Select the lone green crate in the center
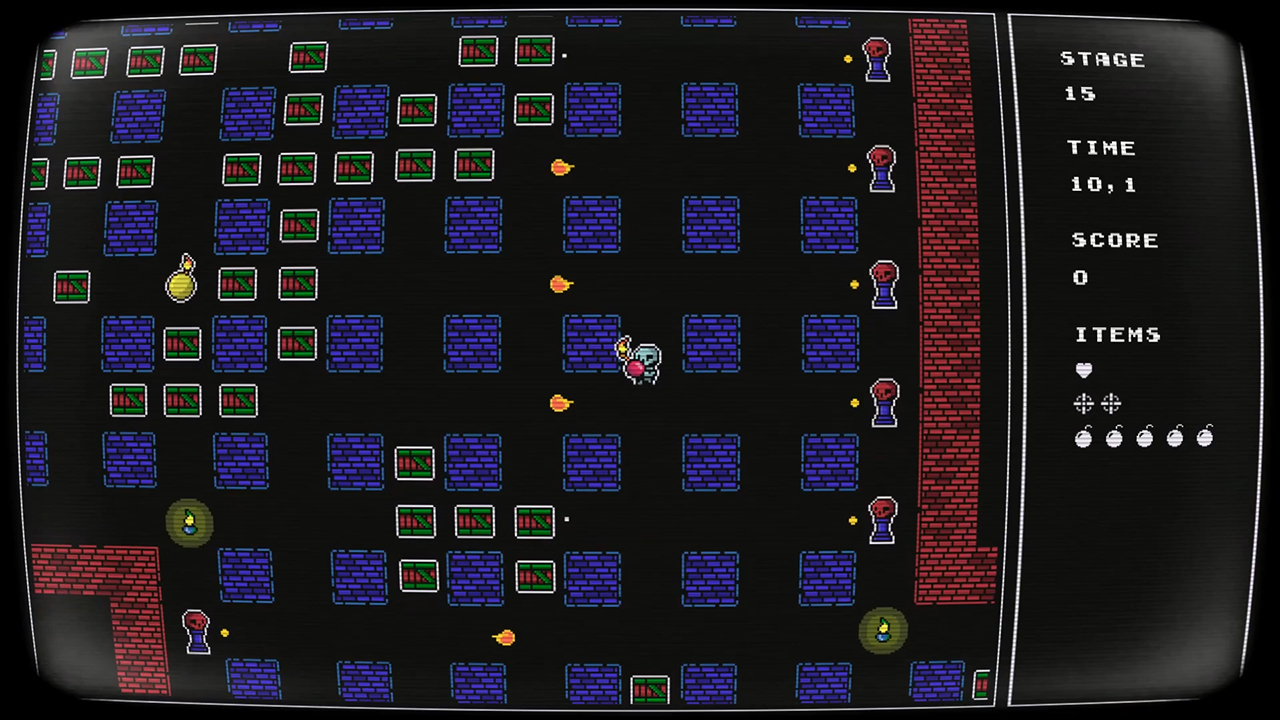This screenshot has width=1280, height=720. click(x=414, y=462)
